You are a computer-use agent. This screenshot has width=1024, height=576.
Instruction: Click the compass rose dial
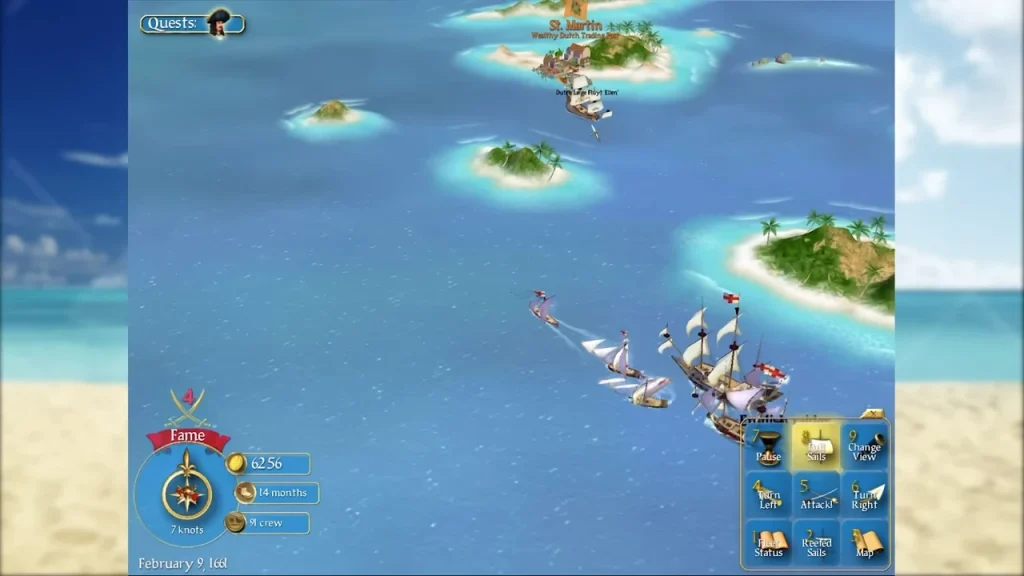tap(187, 493)
